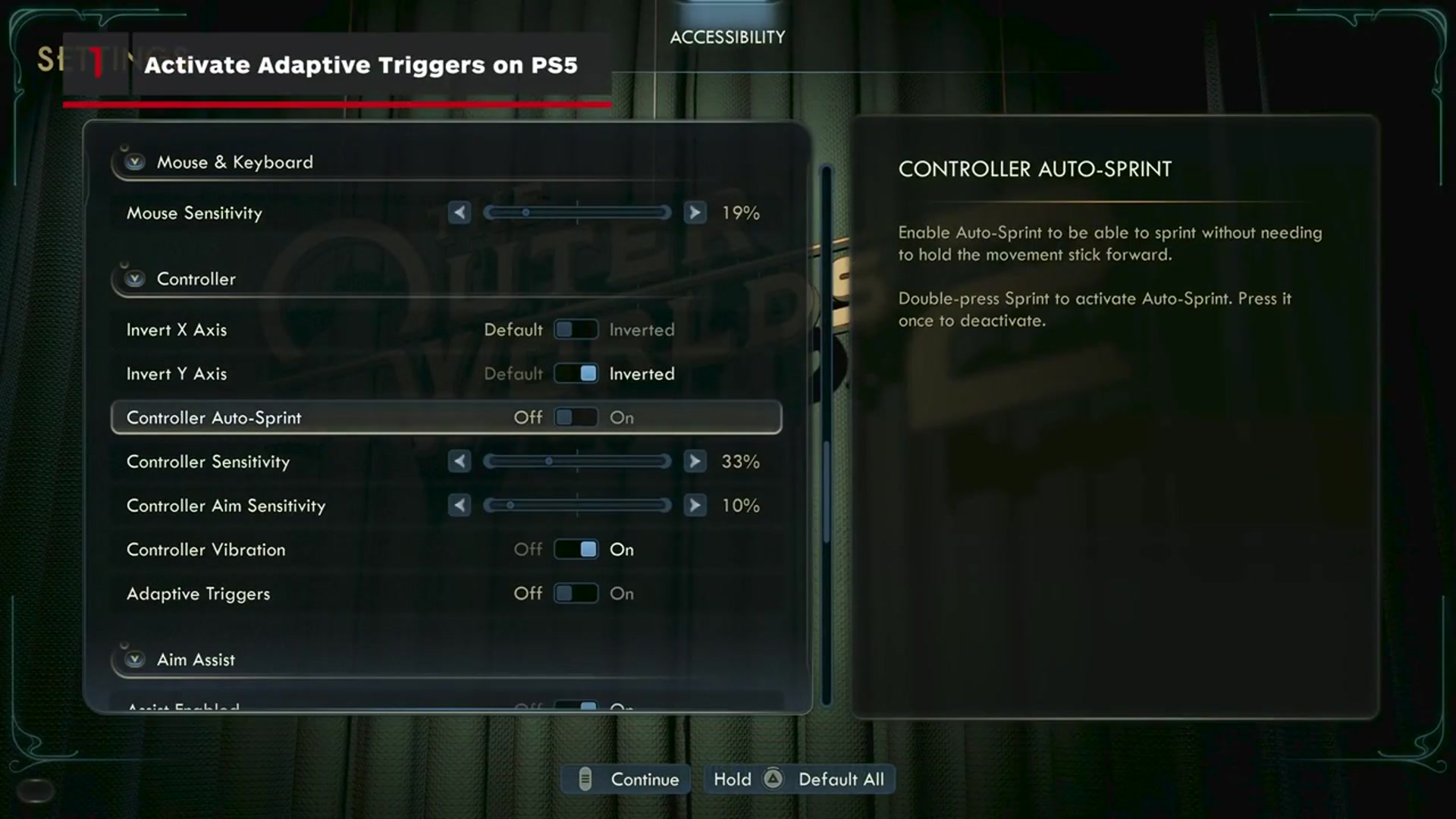
Task: Switch off Controller Vibration toggle
Action: (576, 550)
